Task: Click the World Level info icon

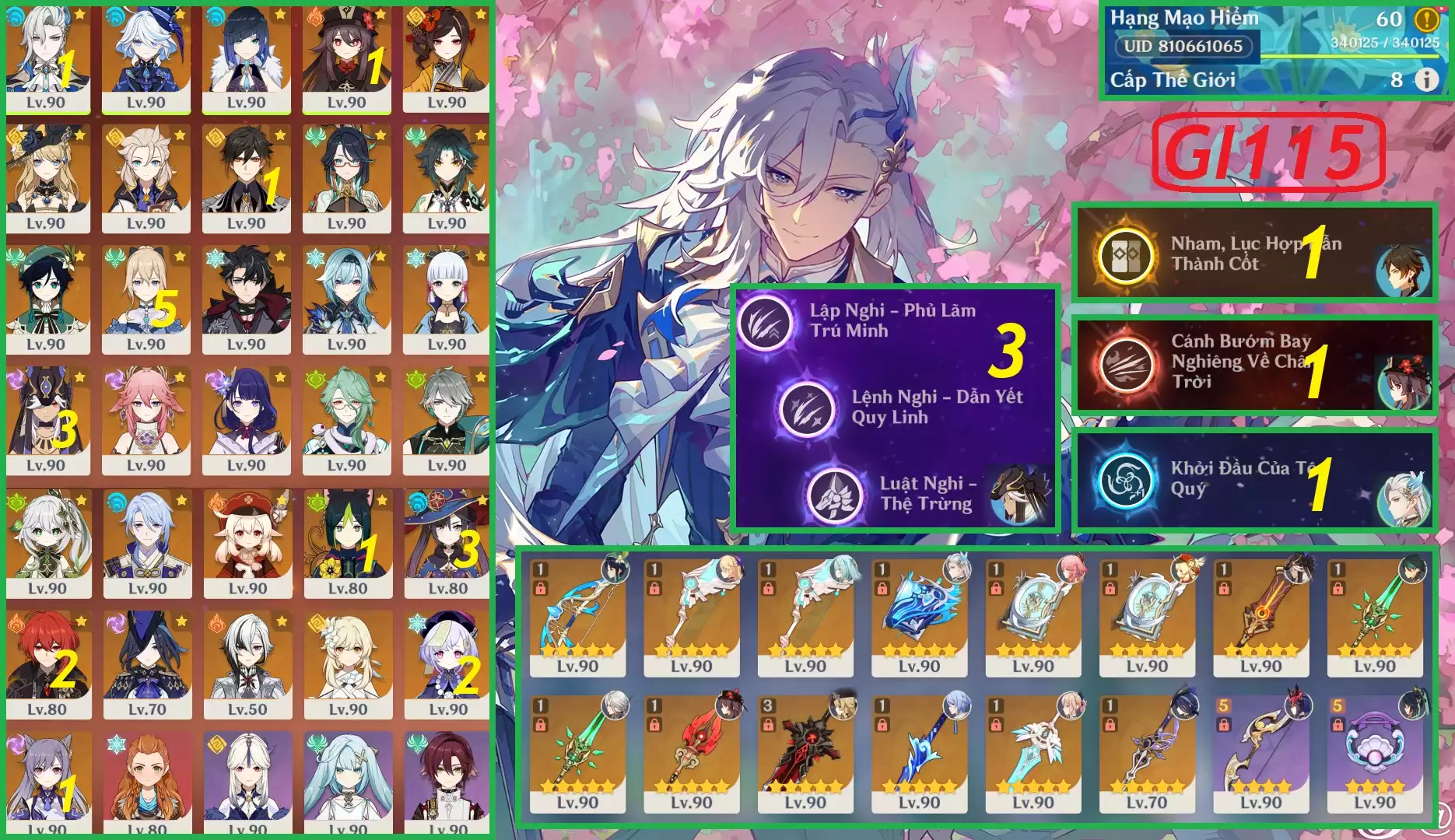Action: 1426,79
